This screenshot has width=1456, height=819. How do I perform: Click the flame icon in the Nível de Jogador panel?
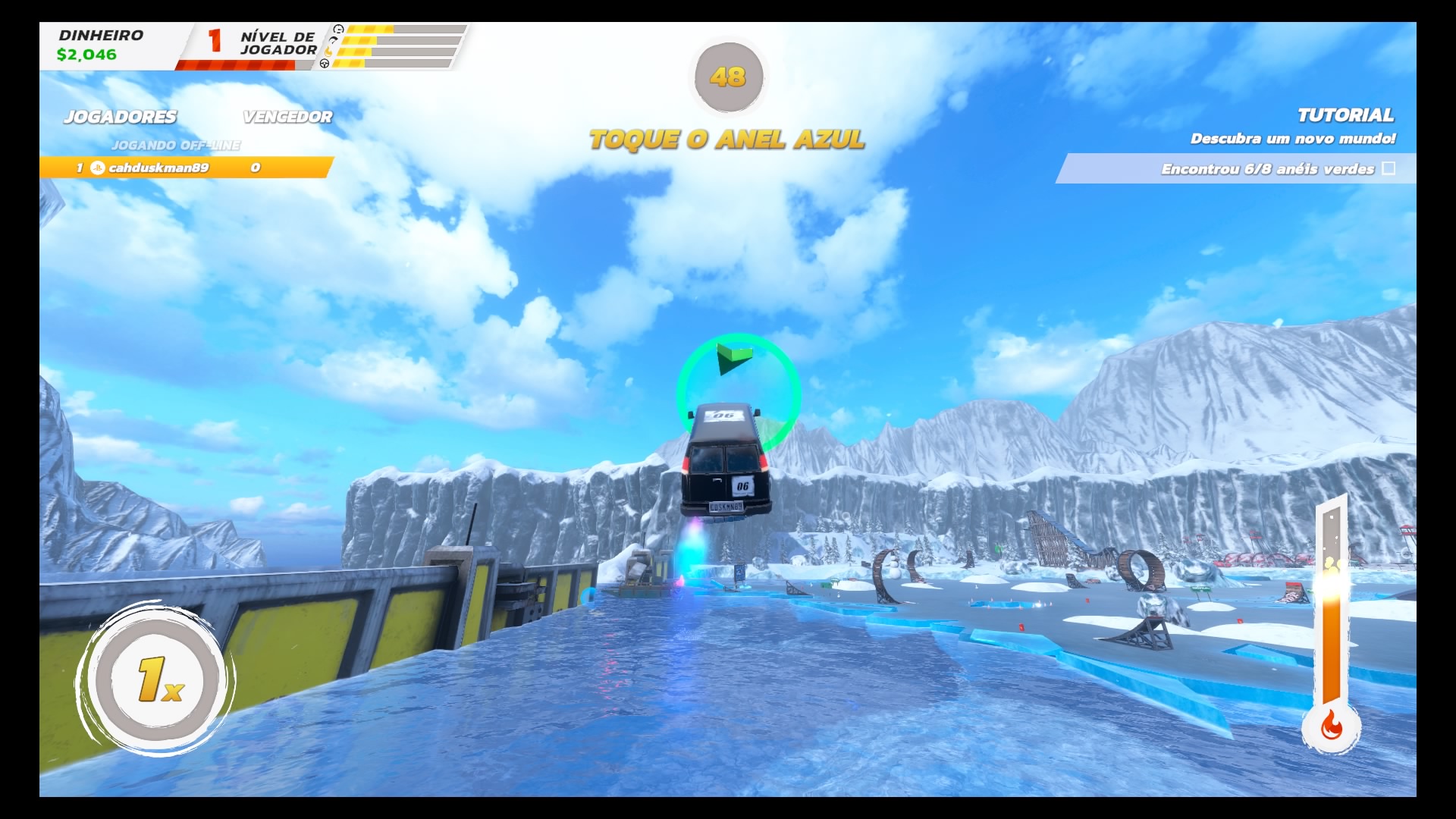(x=328, y=52)
